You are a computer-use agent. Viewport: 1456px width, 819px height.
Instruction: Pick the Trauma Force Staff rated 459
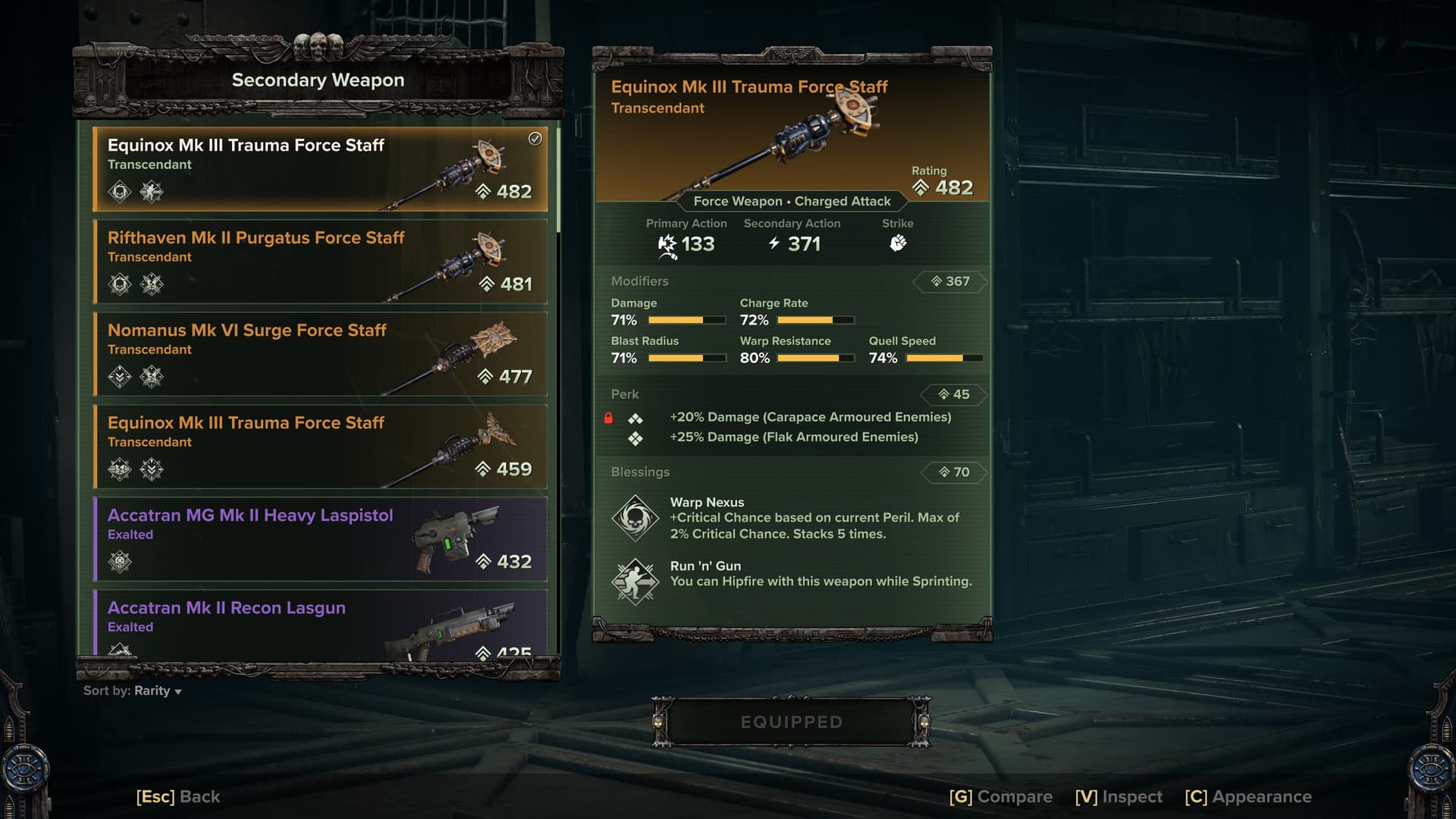click(x=320, y=446)
